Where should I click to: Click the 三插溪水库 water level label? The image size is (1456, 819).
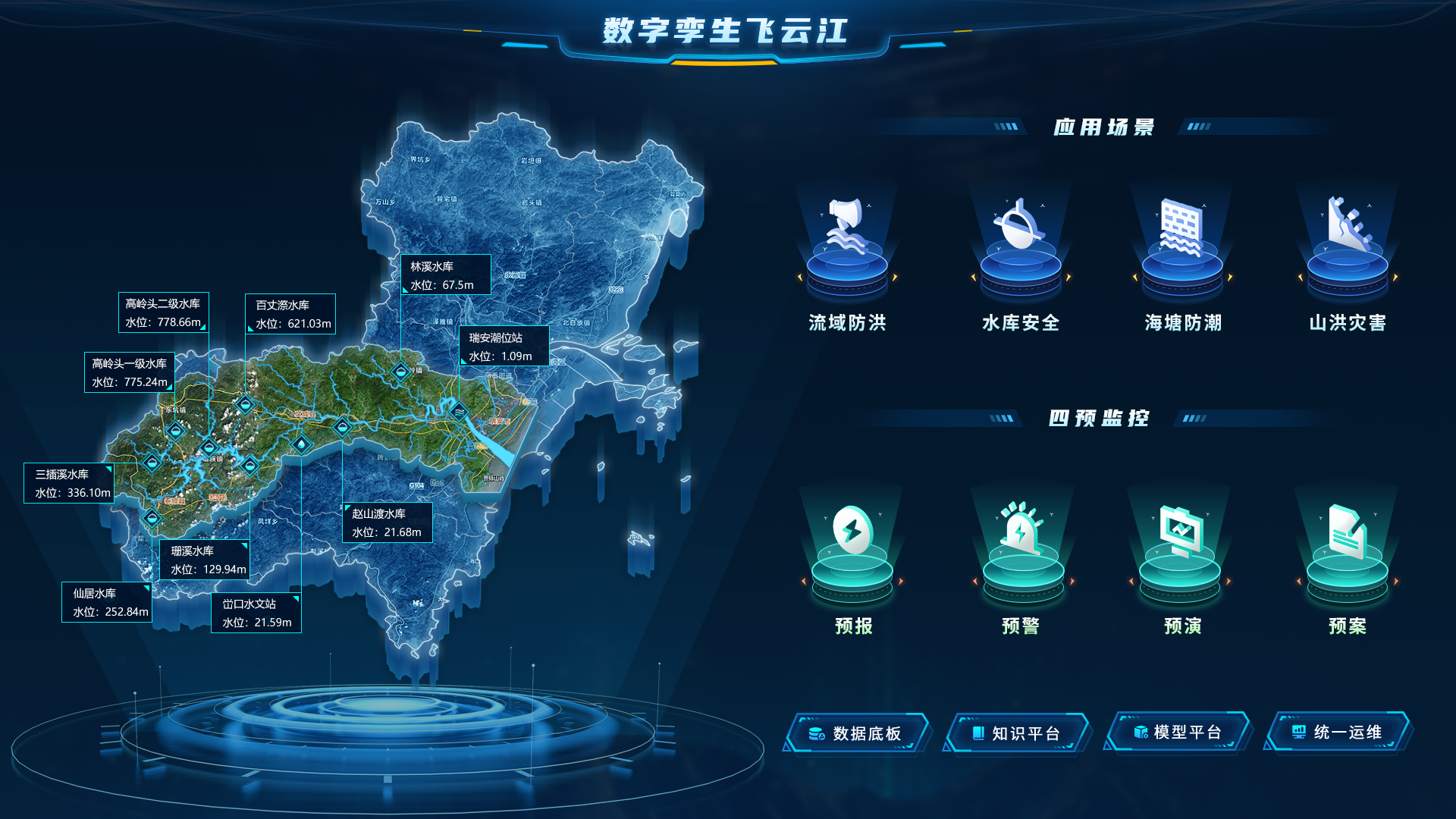tap(69, 483)
